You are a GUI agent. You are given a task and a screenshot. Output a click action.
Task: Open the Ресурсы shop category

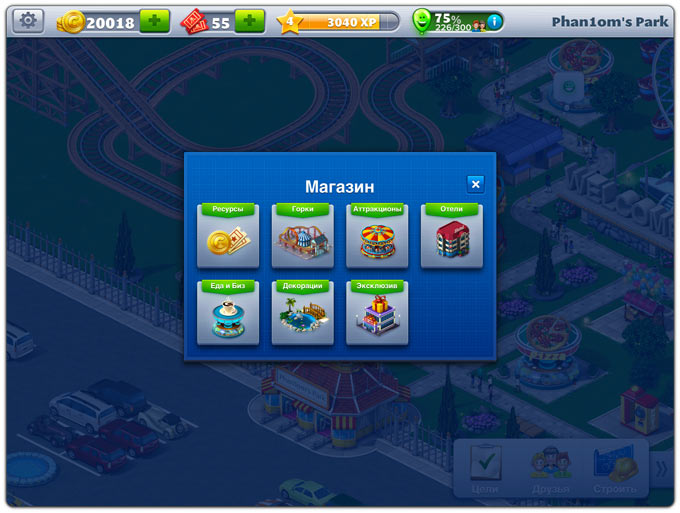pos(227,237)
